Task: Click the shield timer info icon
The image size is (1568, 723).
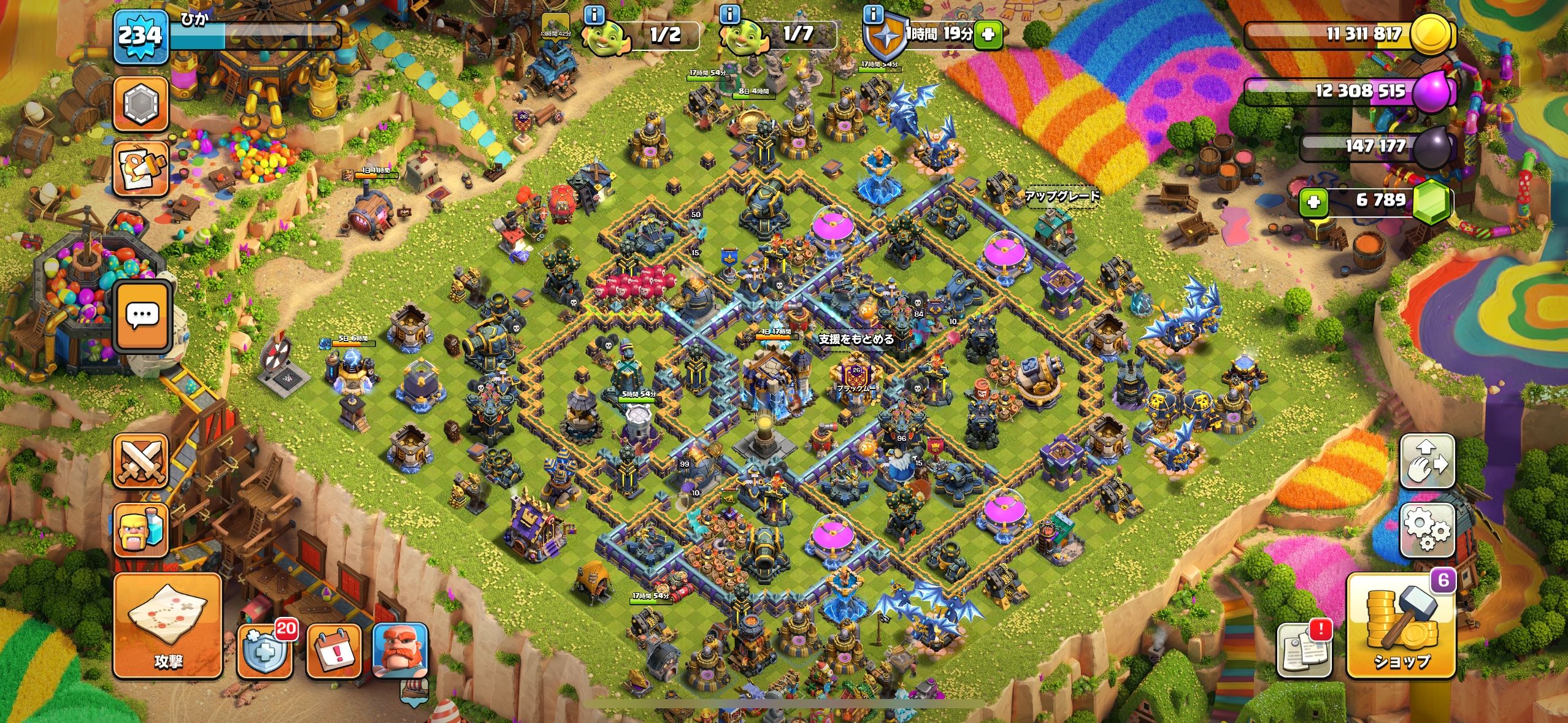Action: pyautogui.click(x=872, y=14)
